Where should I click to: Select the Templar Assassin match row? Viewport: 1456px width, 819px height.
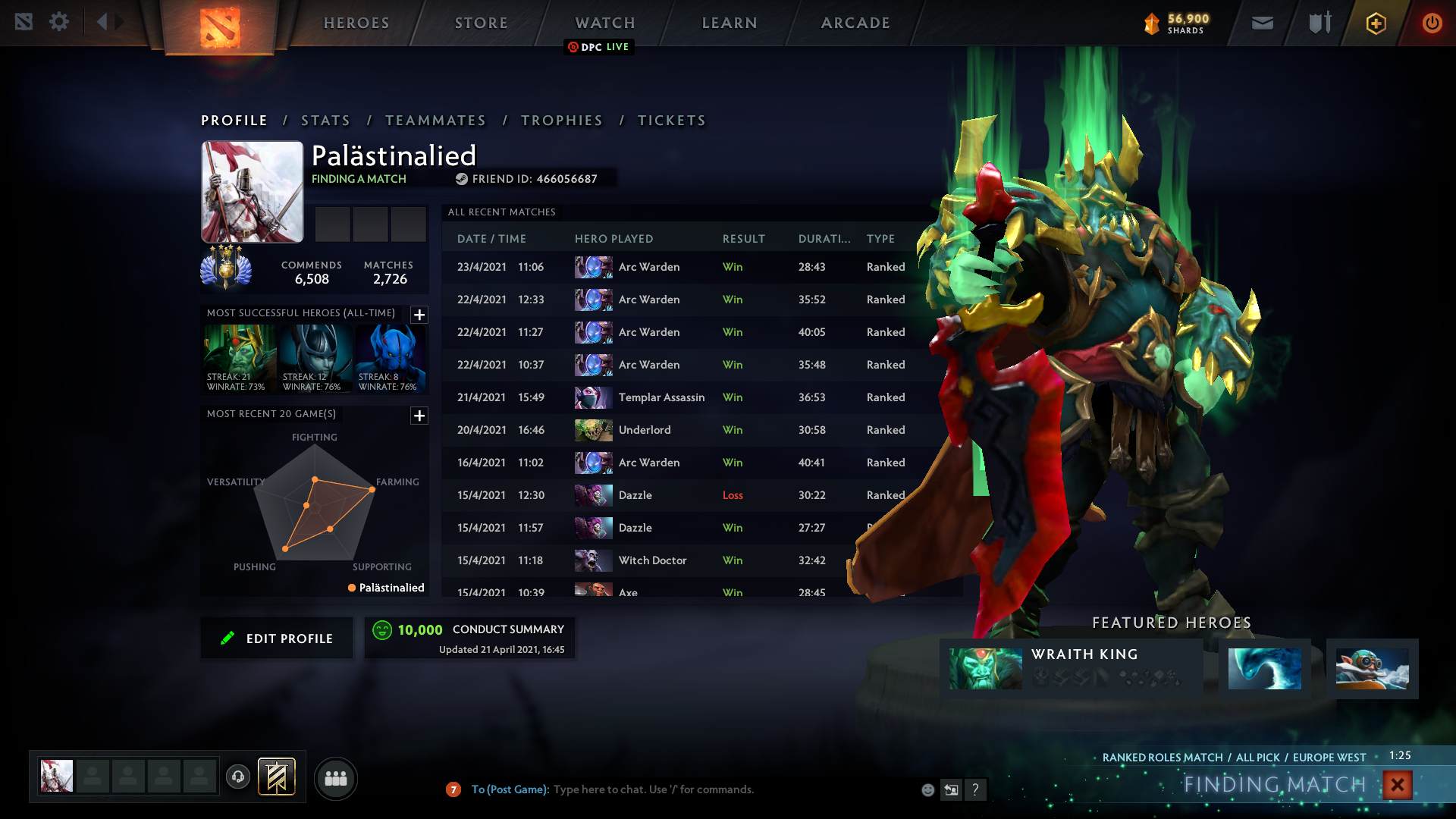(682, 397)
